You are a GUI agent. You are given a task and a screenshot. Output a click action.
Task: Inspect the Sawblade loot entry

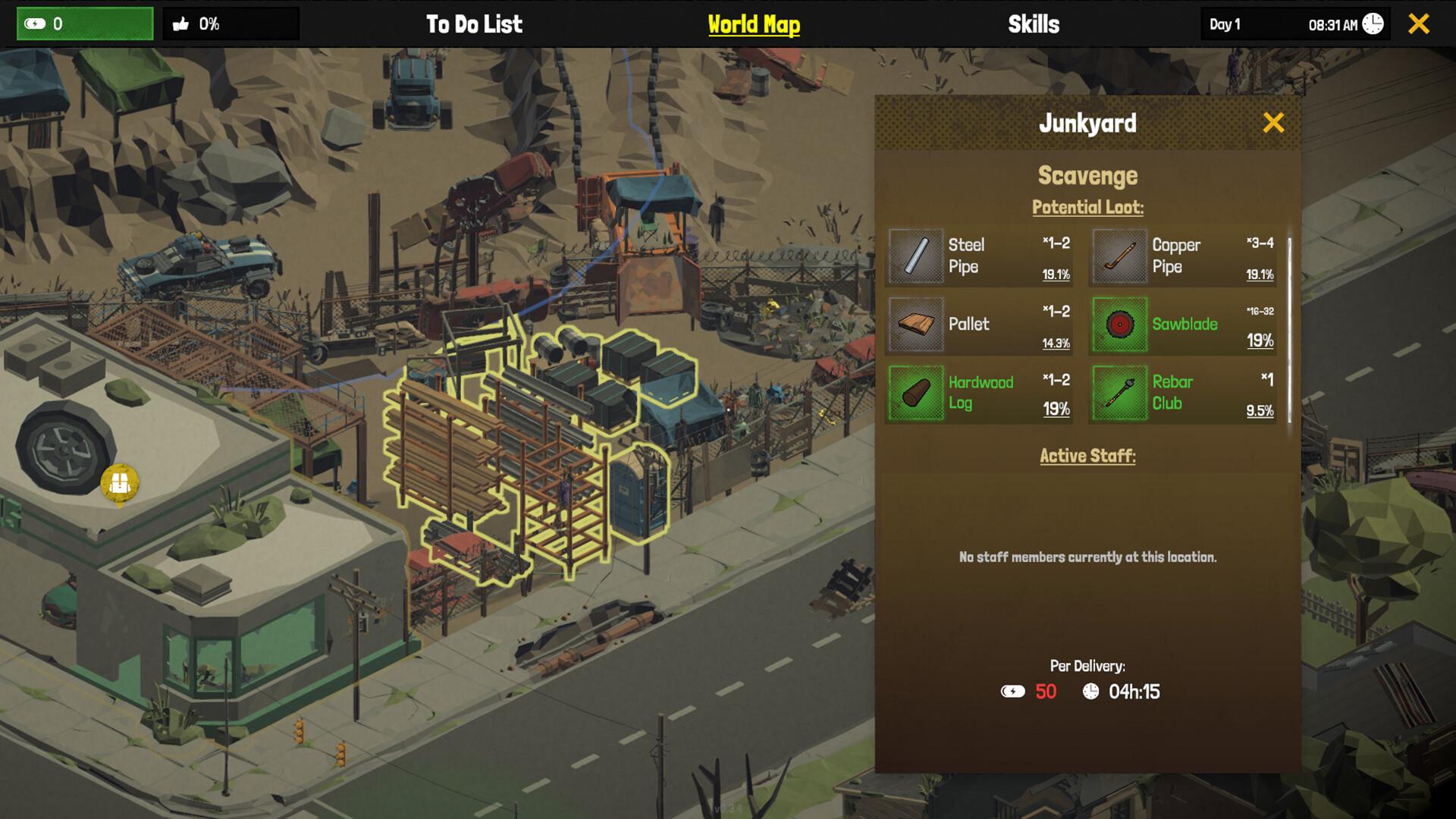tap(1183, 325)
